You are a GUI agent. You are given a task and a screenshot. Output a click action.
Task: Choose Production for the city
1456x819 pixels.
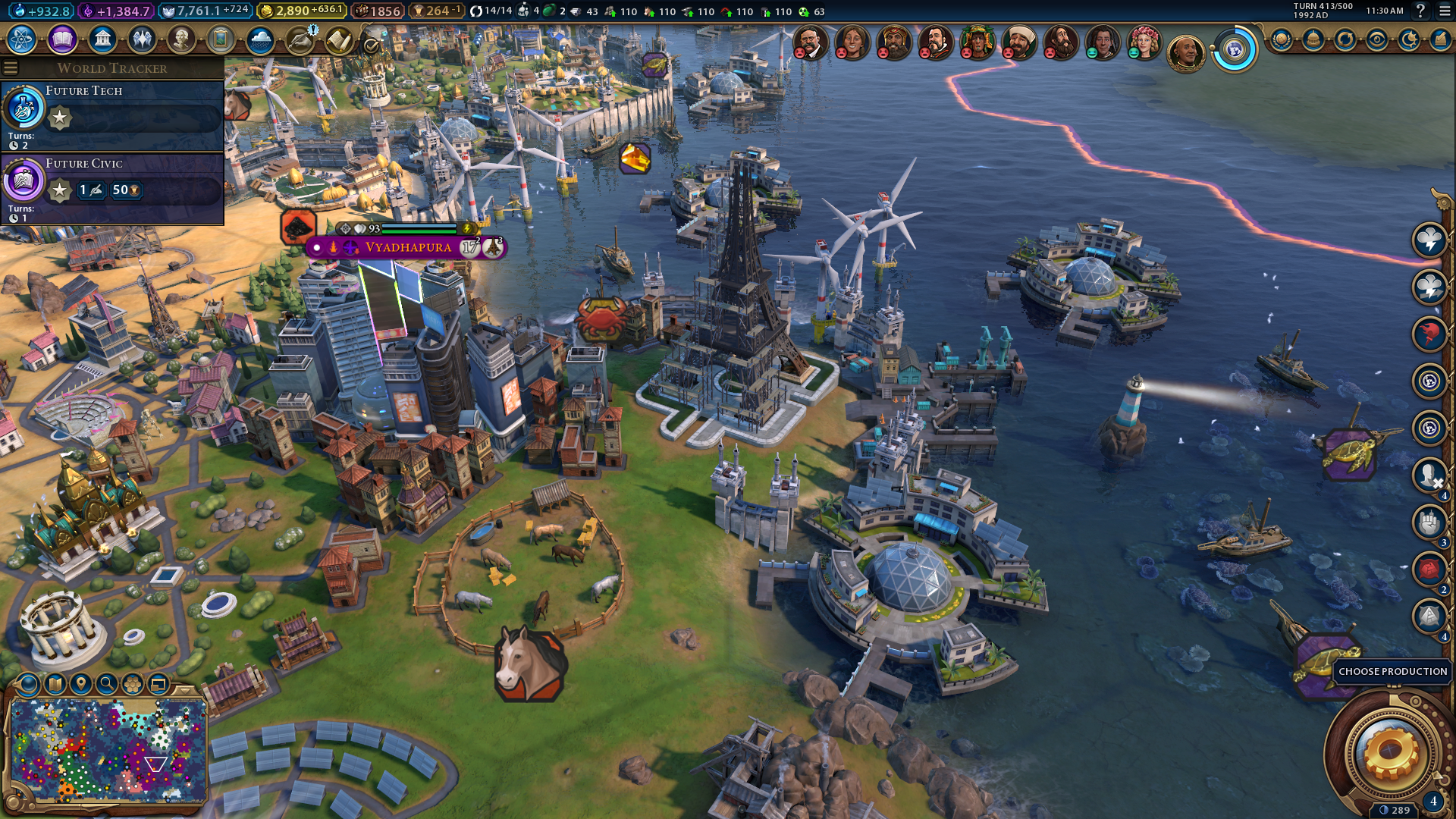1392,672
